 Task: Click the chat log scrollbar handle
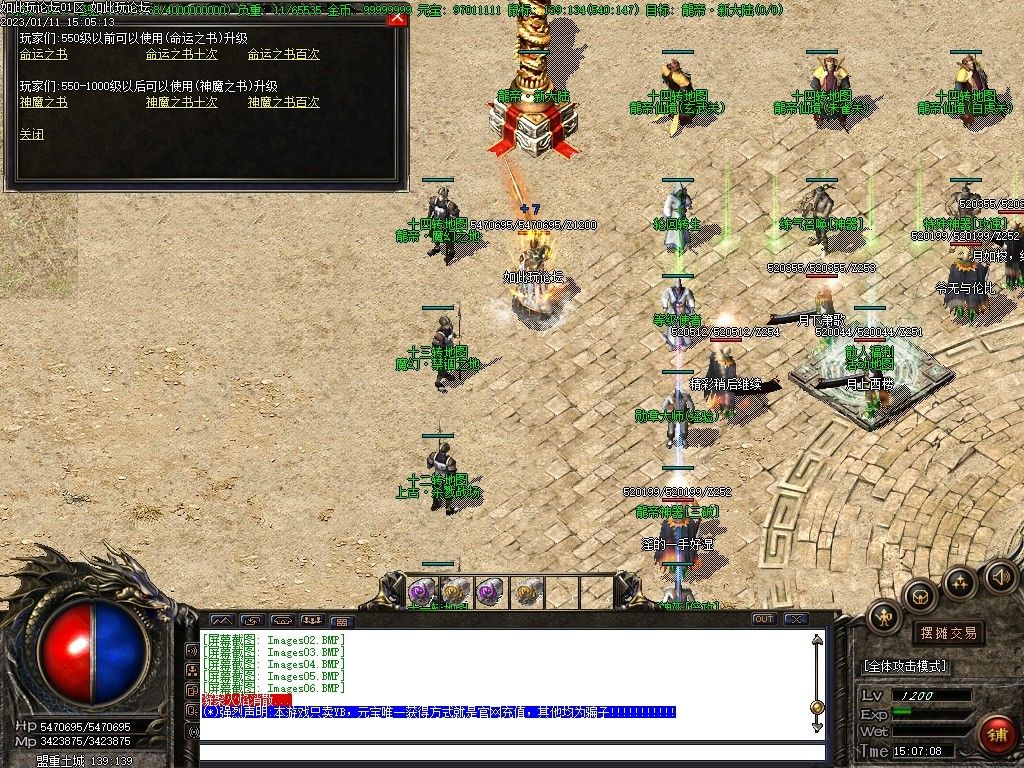(817, 708)
